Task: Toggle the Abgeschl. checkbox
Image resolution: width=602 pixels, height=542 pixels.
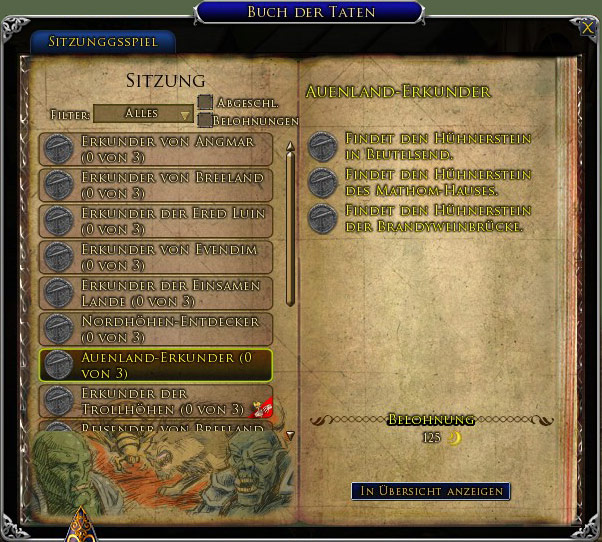Action: (x=205, y=102)
